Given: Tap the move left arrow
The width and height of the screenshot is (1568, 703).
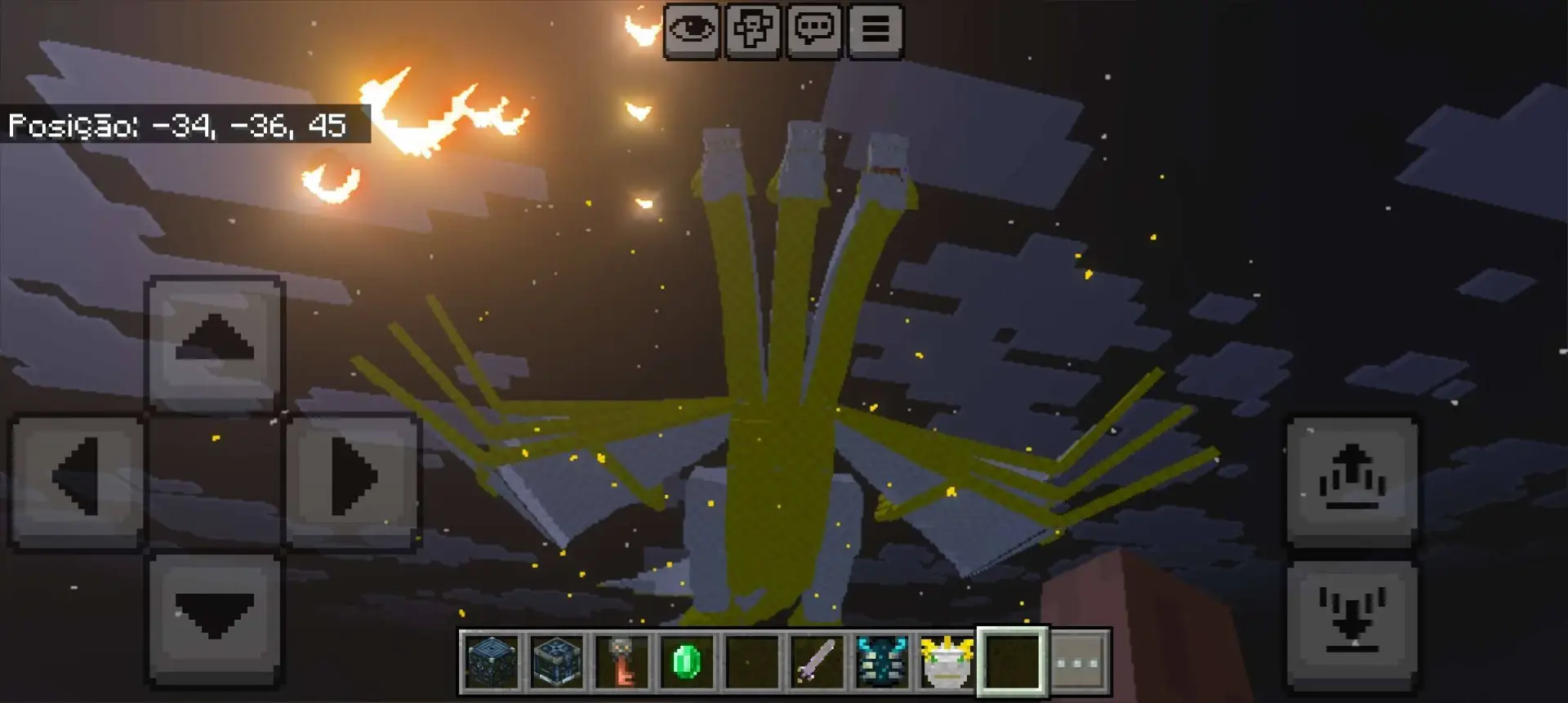Looking at the screenshot, I should click(78, 480).
